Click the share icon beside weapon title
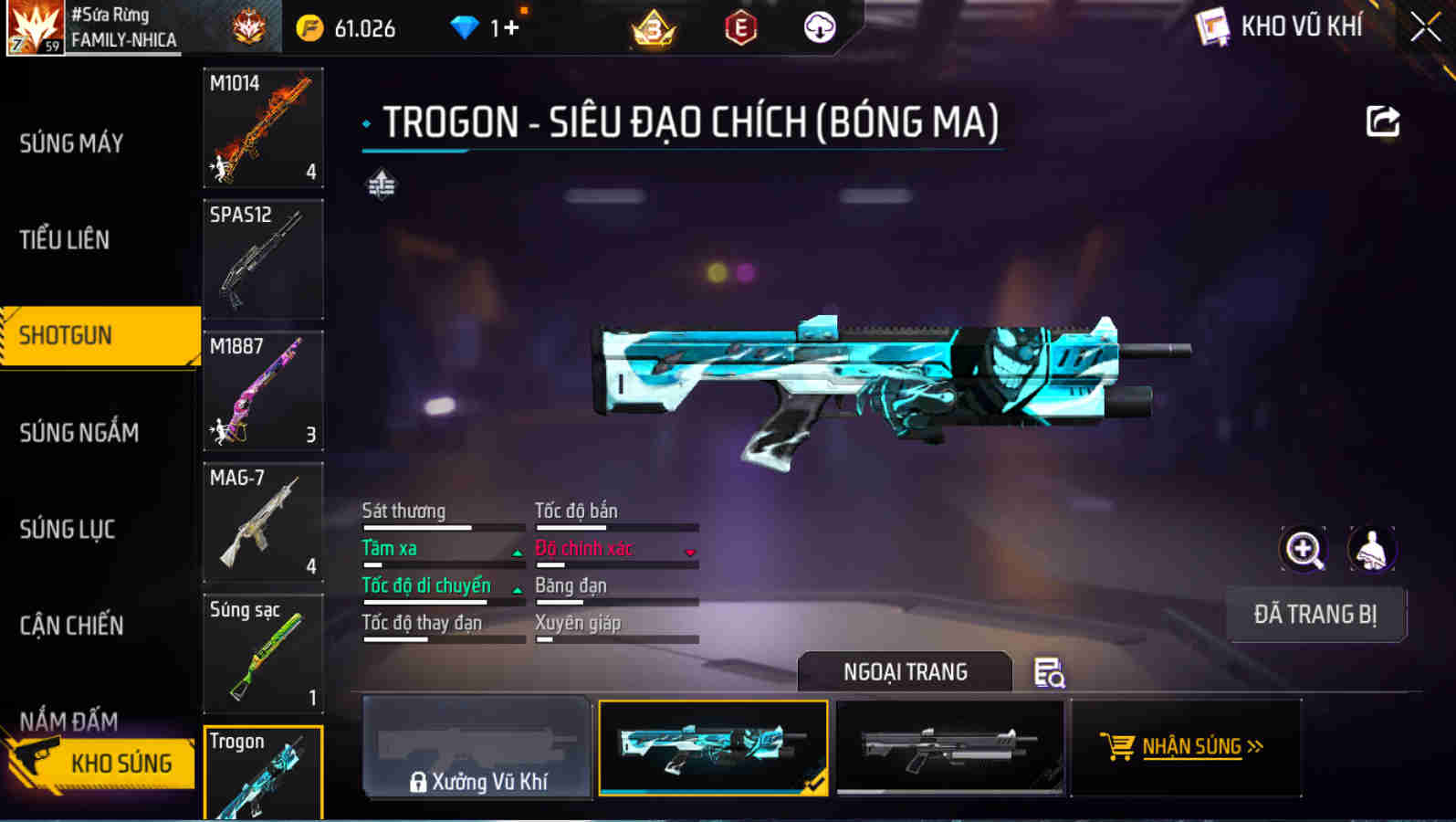Image resolution: width=1456 pixels, height=822 pixels. (x=1383, y=121)
